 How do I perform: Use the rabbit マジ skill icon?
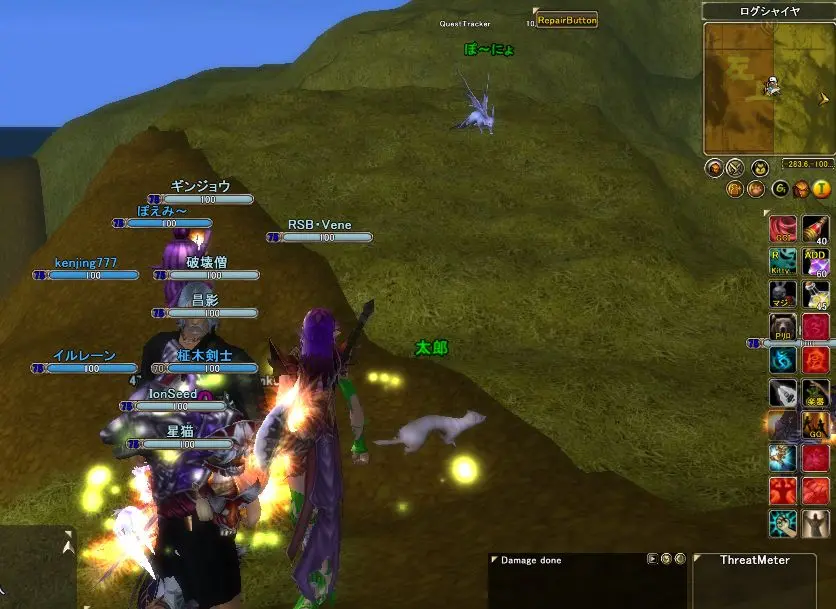[783, 294]
